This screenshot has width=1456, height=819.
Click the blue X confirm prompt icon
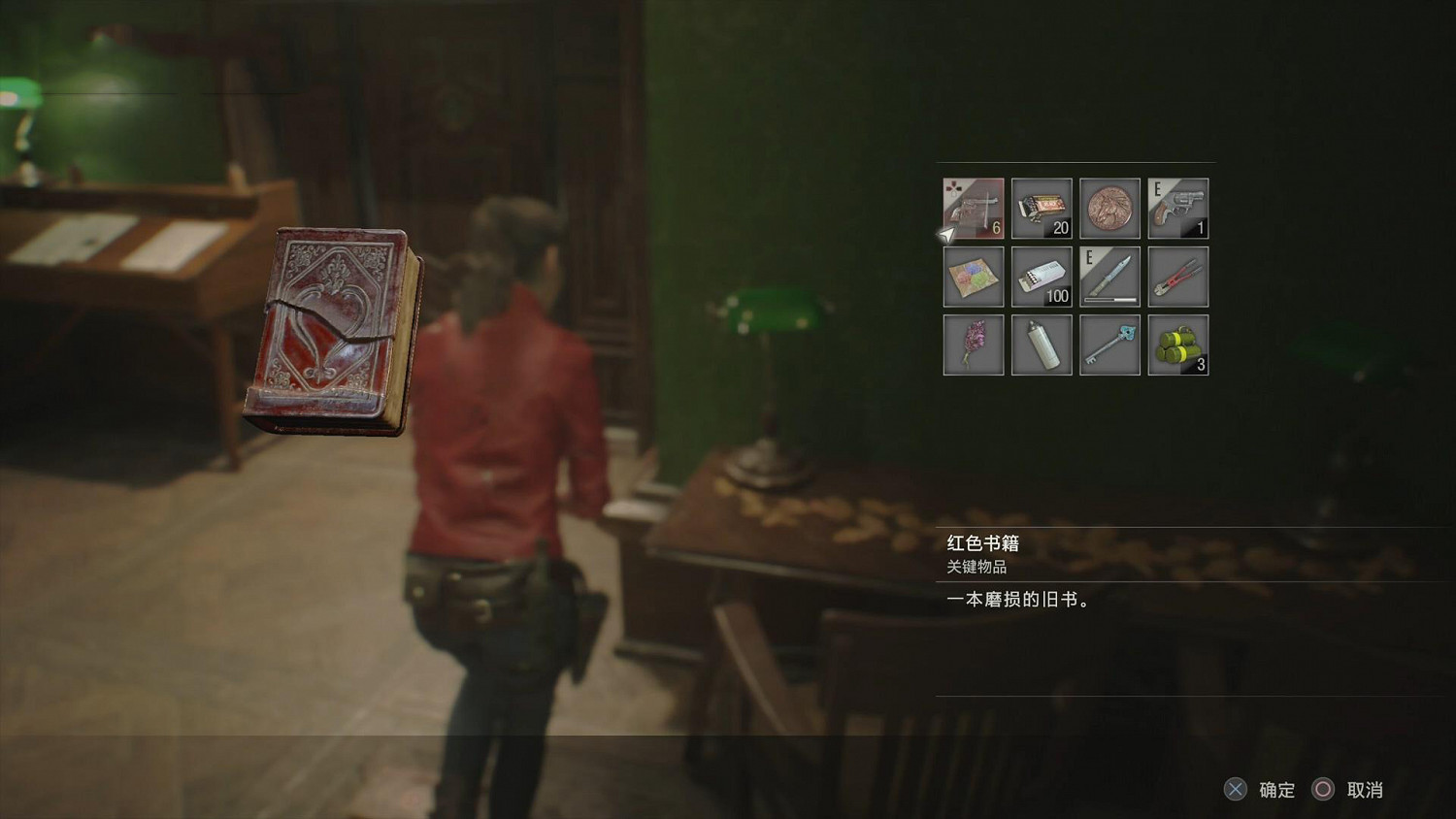1235,791
